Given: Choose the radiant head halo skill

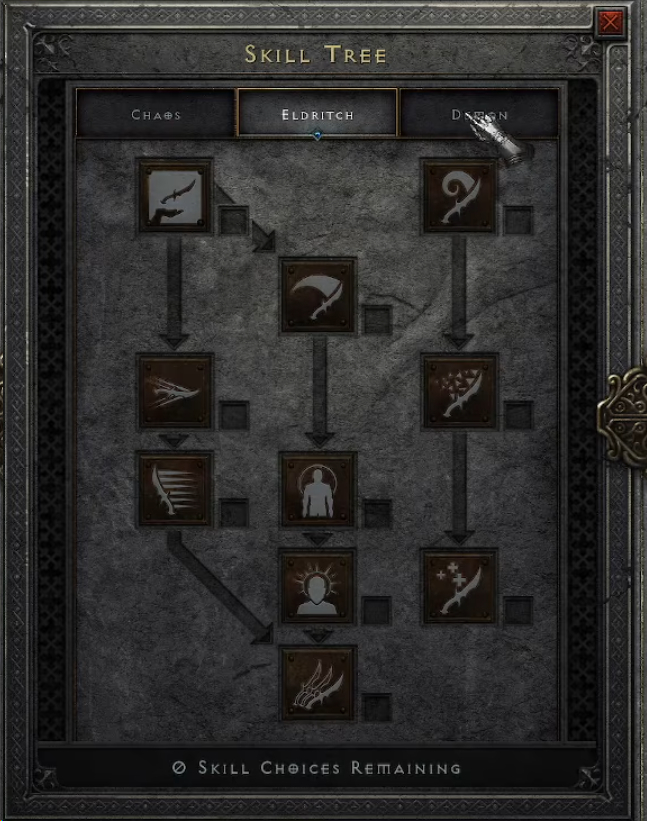Looking at the screenshot, I should click(317, 585).
